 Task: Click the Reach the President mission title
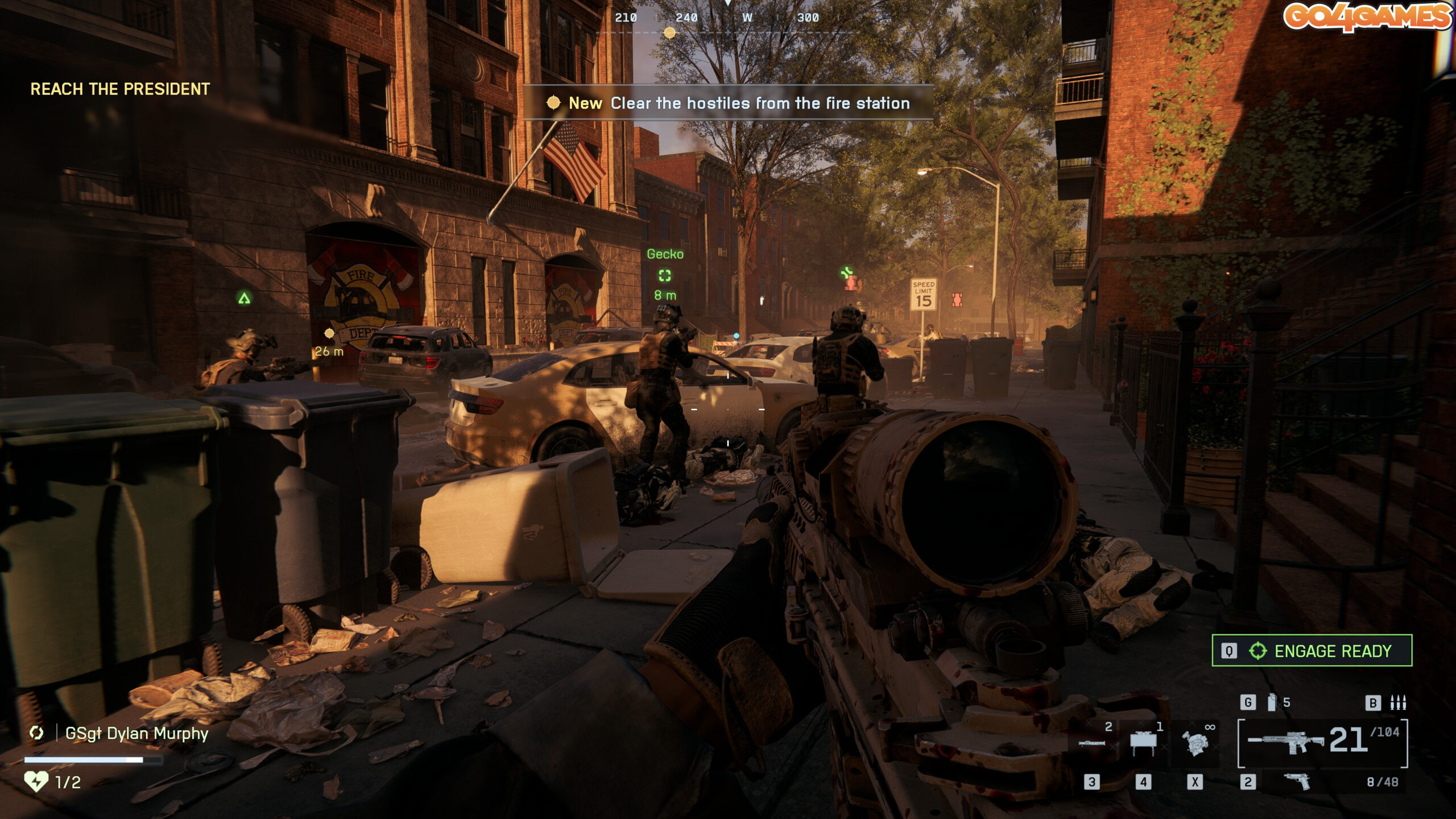click(120, 89)
